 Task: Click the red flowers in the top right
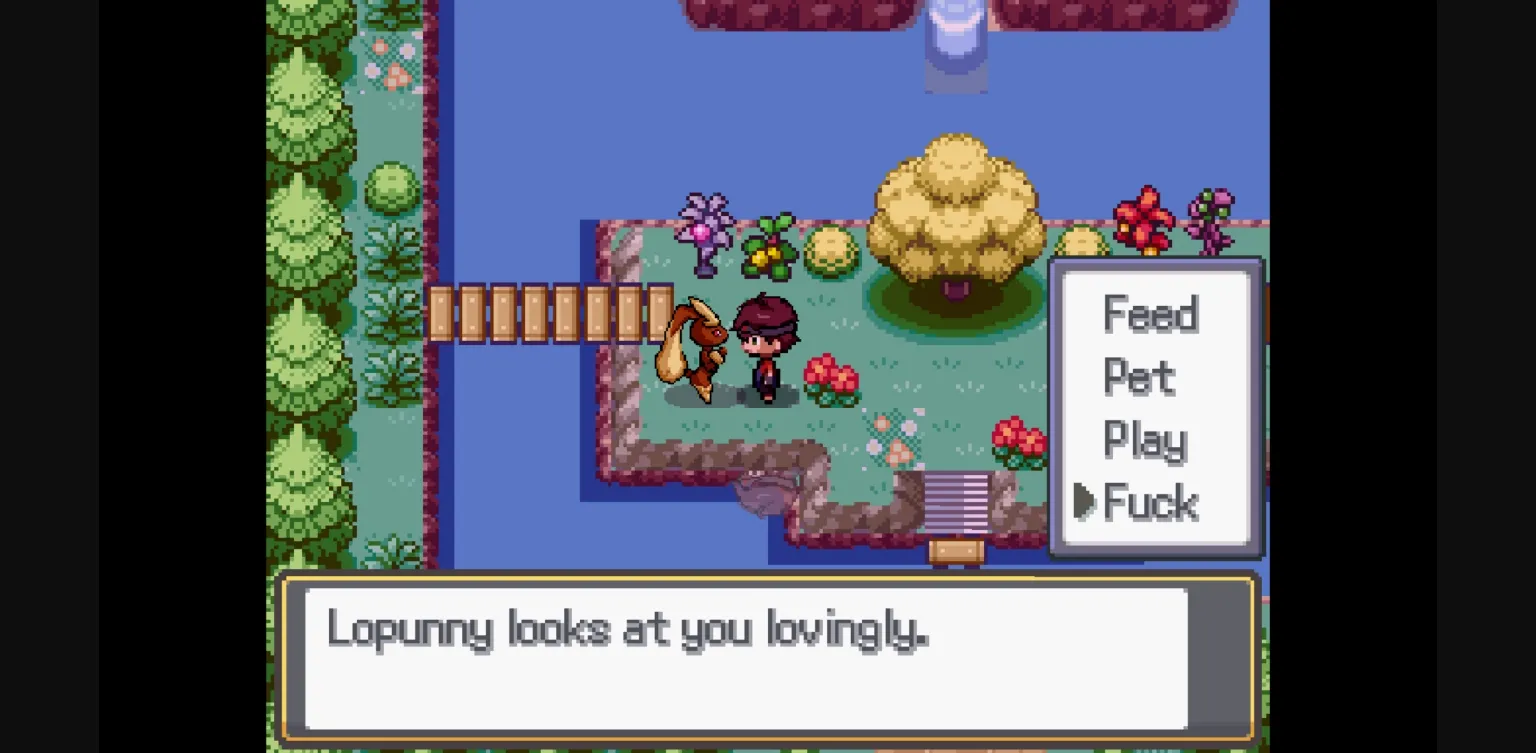[x=1143, y=215]
